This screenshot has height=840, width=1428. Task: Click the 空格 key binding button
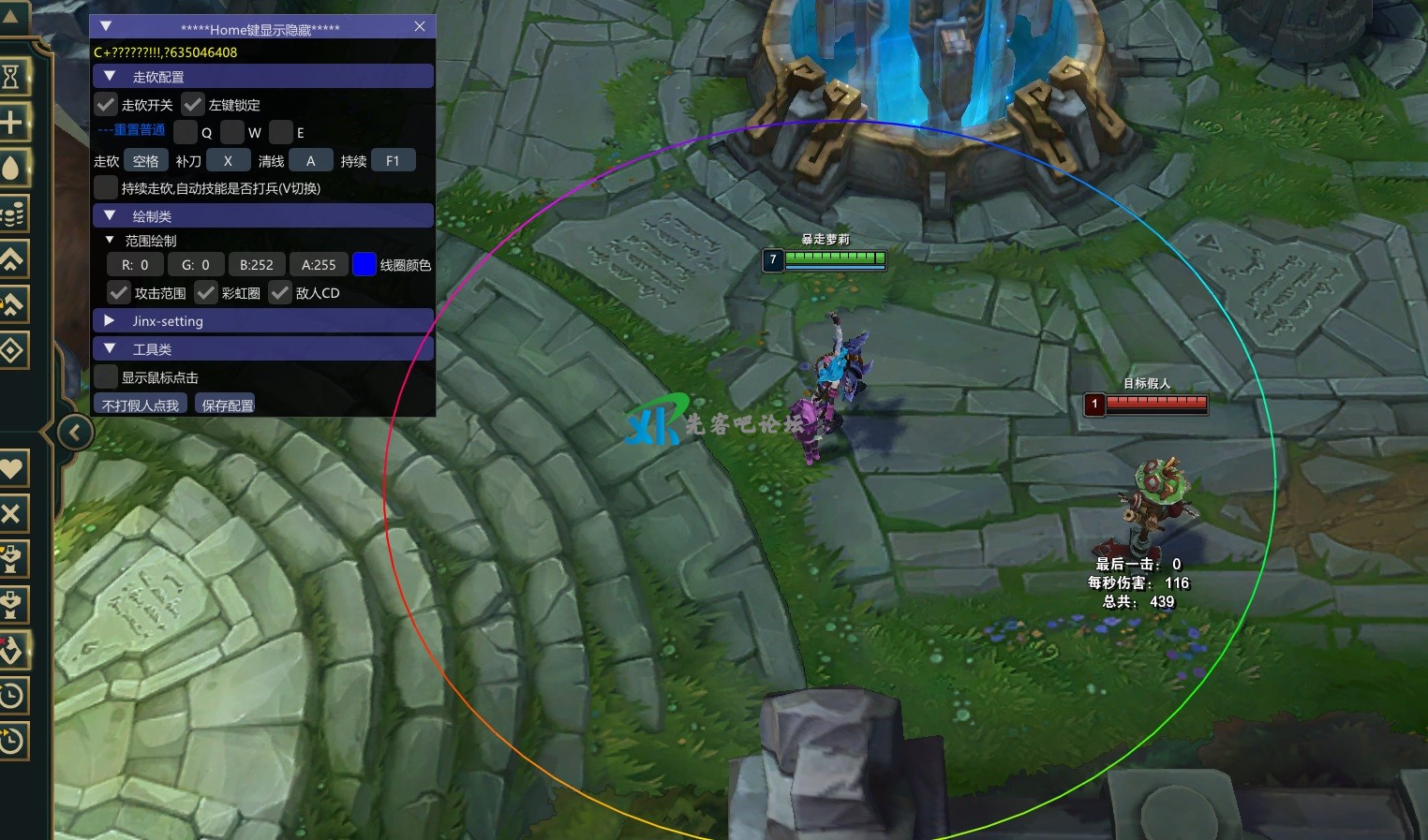pos(145,161)
